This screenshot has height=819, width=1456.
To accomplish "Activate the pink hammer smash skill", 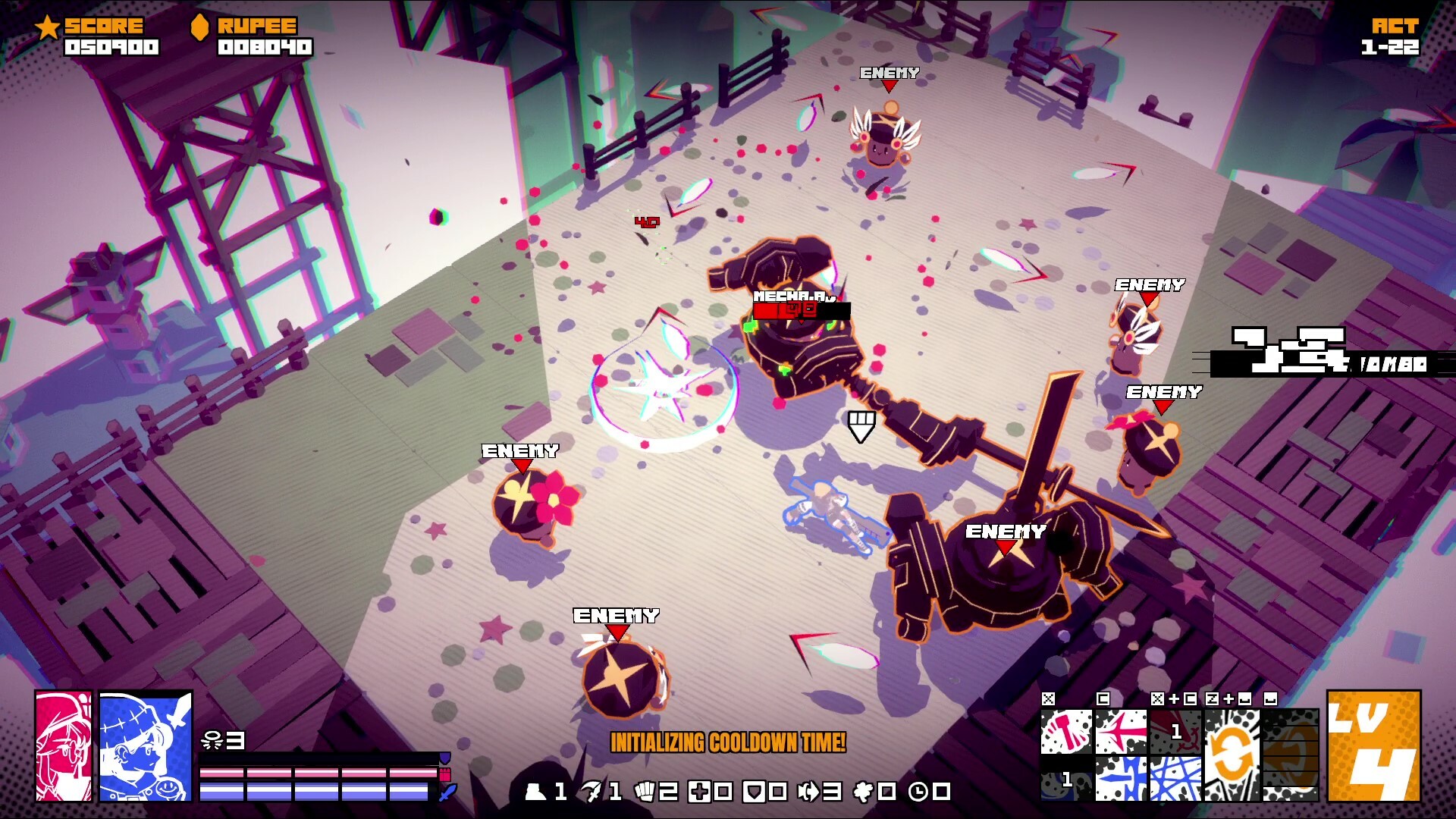I will click(x=1066, y=732).
